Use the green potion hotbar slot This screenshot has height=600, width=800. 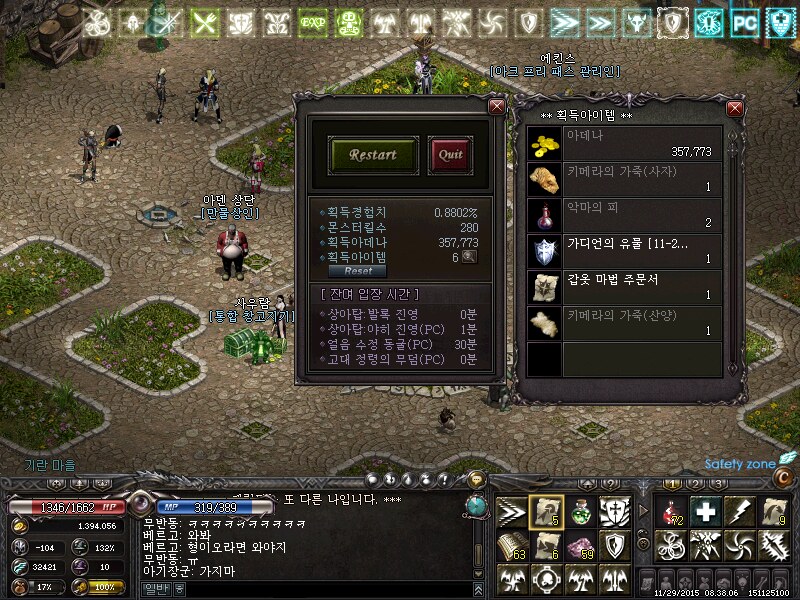click(581, 512)
